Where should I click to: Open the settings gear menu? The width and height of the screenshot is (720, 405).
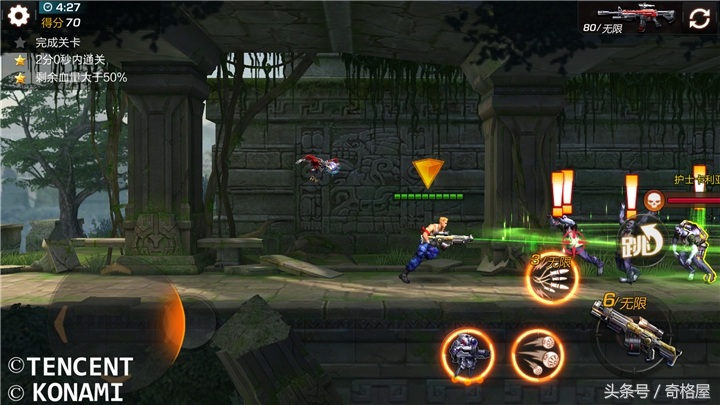[x=18, y=17]
